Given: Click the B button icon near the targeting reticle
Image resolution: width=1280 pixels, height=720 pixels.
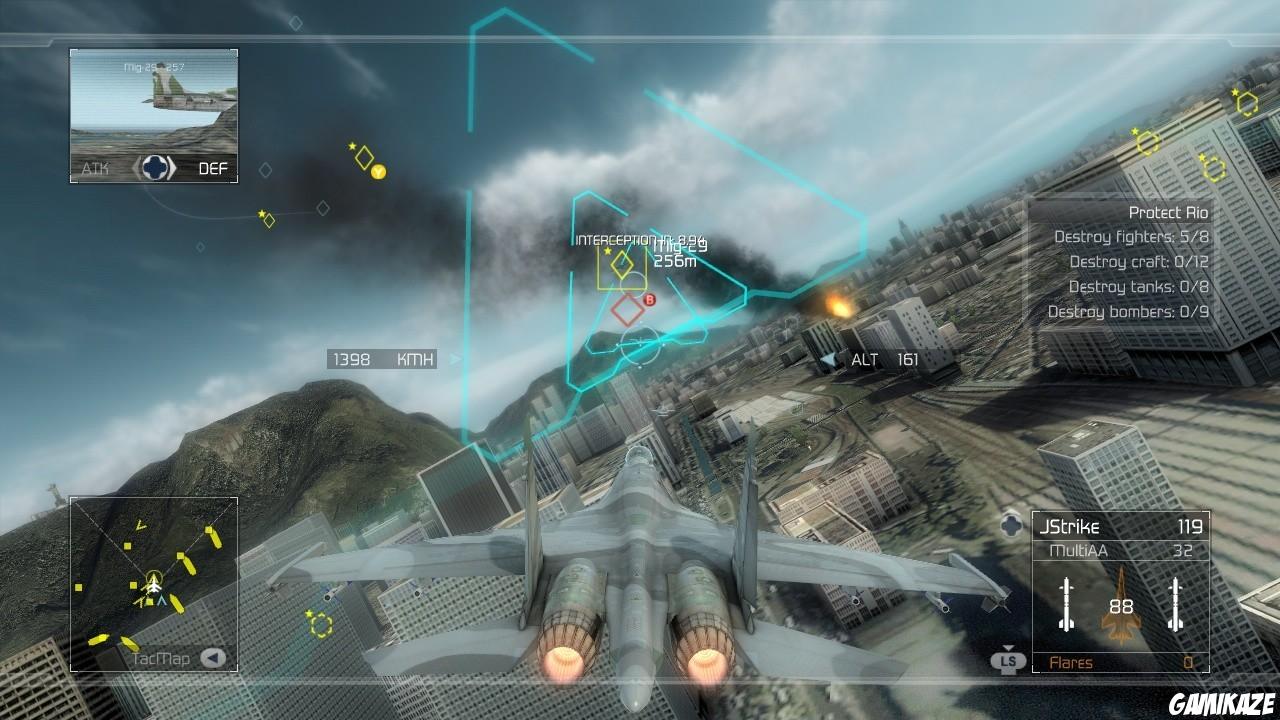Looking at the screenshot, I should coord(652,299).
